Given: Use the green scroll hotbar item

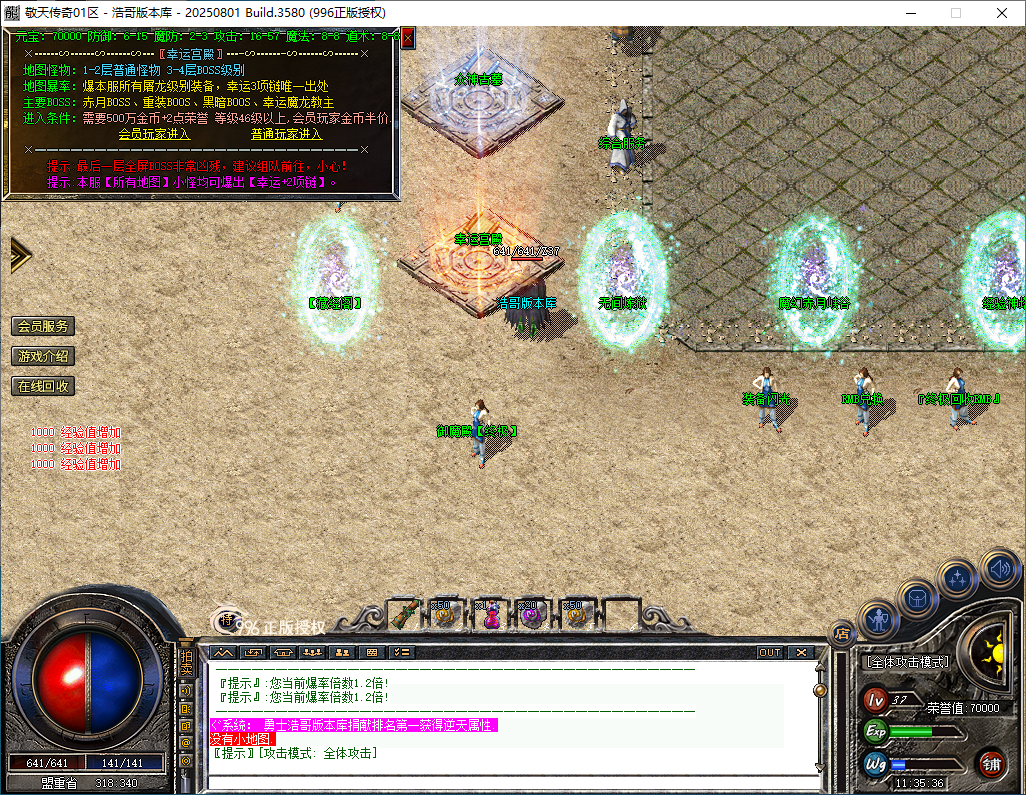Looking at the screenshot, I should click(404, 614).
